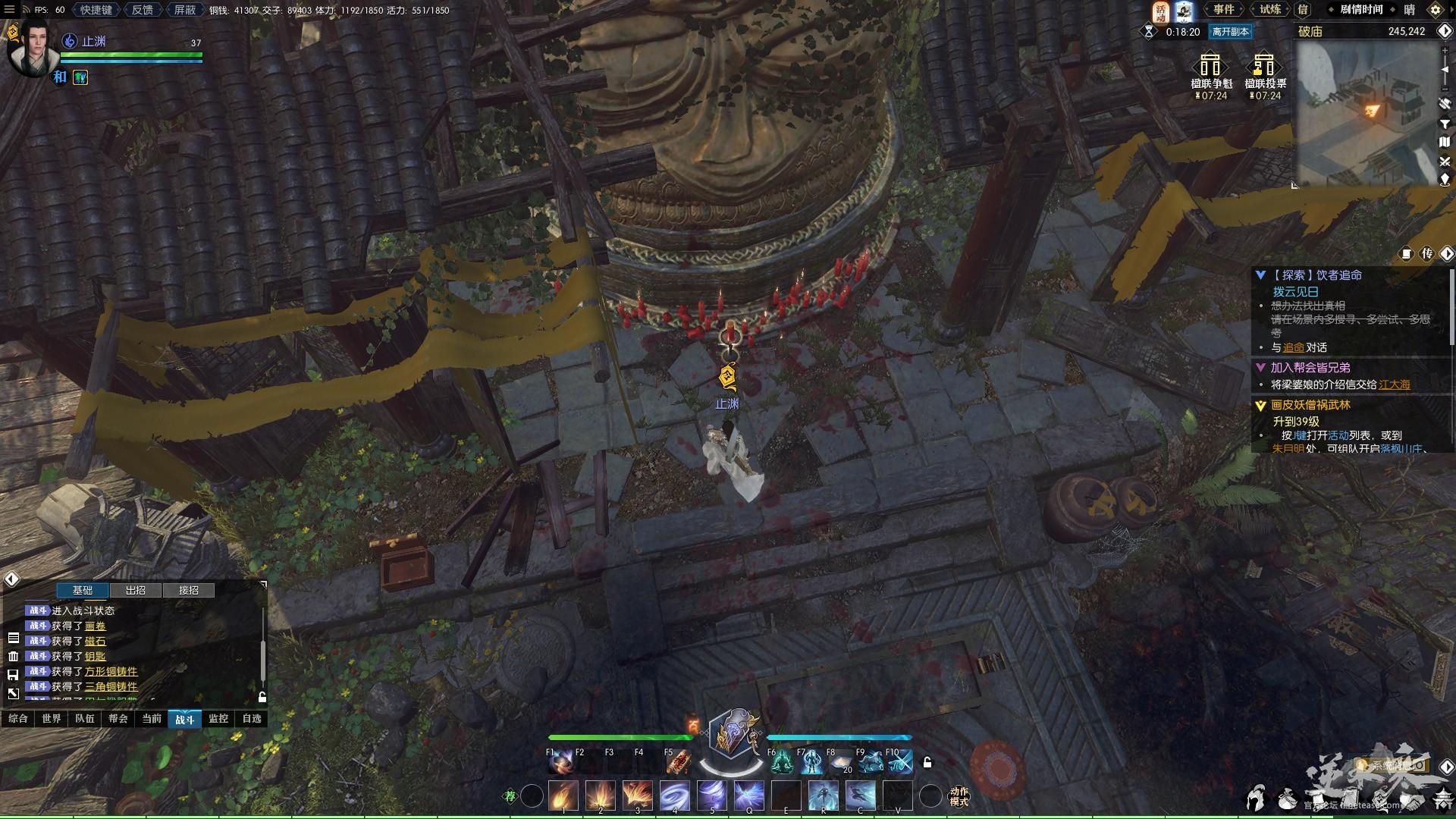1456x819 pixels.
Task: Switch chat to the 世界 tab
Action: tap(52, 719)
